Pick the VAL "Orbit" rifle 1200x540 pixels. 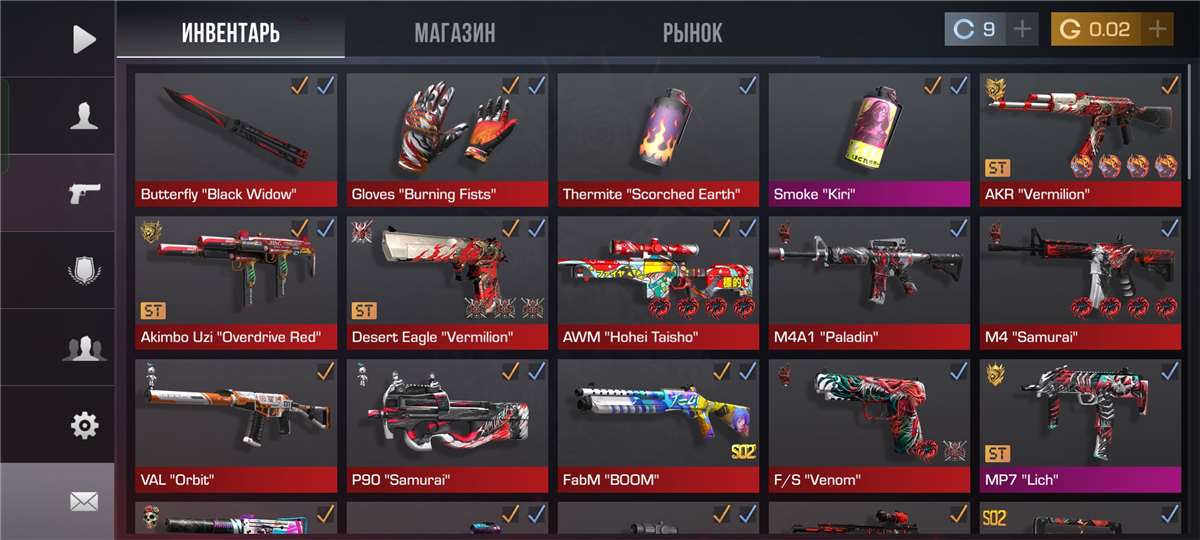coord(236,424)
